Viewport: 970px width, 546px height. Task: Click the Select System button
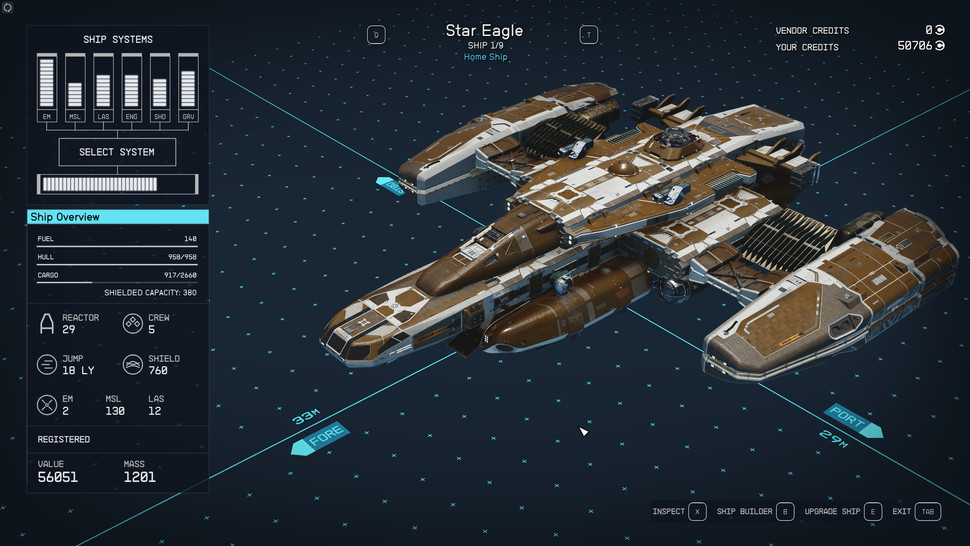point(117,152)
